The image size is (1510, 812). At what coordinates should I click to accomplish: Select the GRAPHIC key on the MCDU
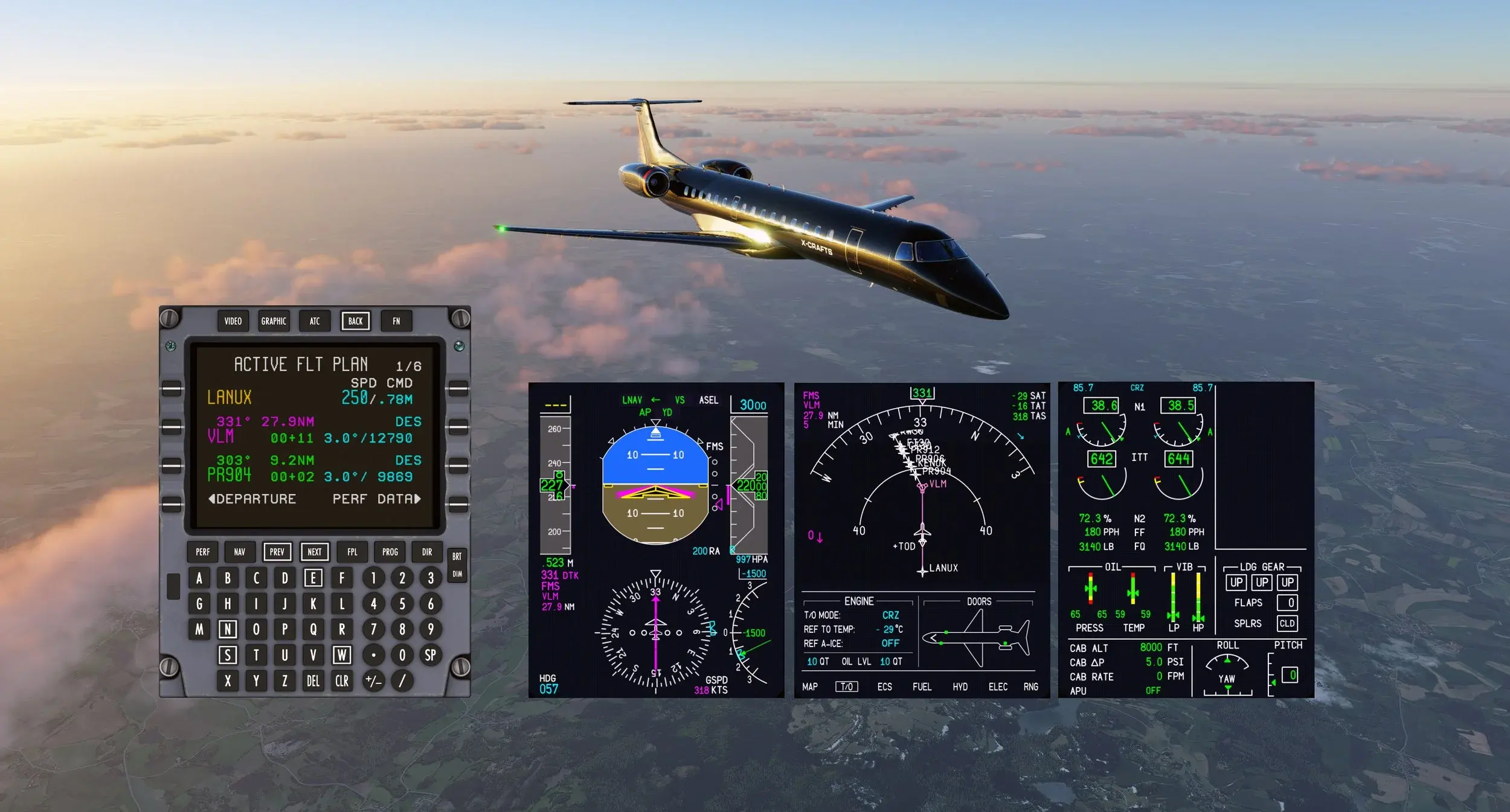274,321
